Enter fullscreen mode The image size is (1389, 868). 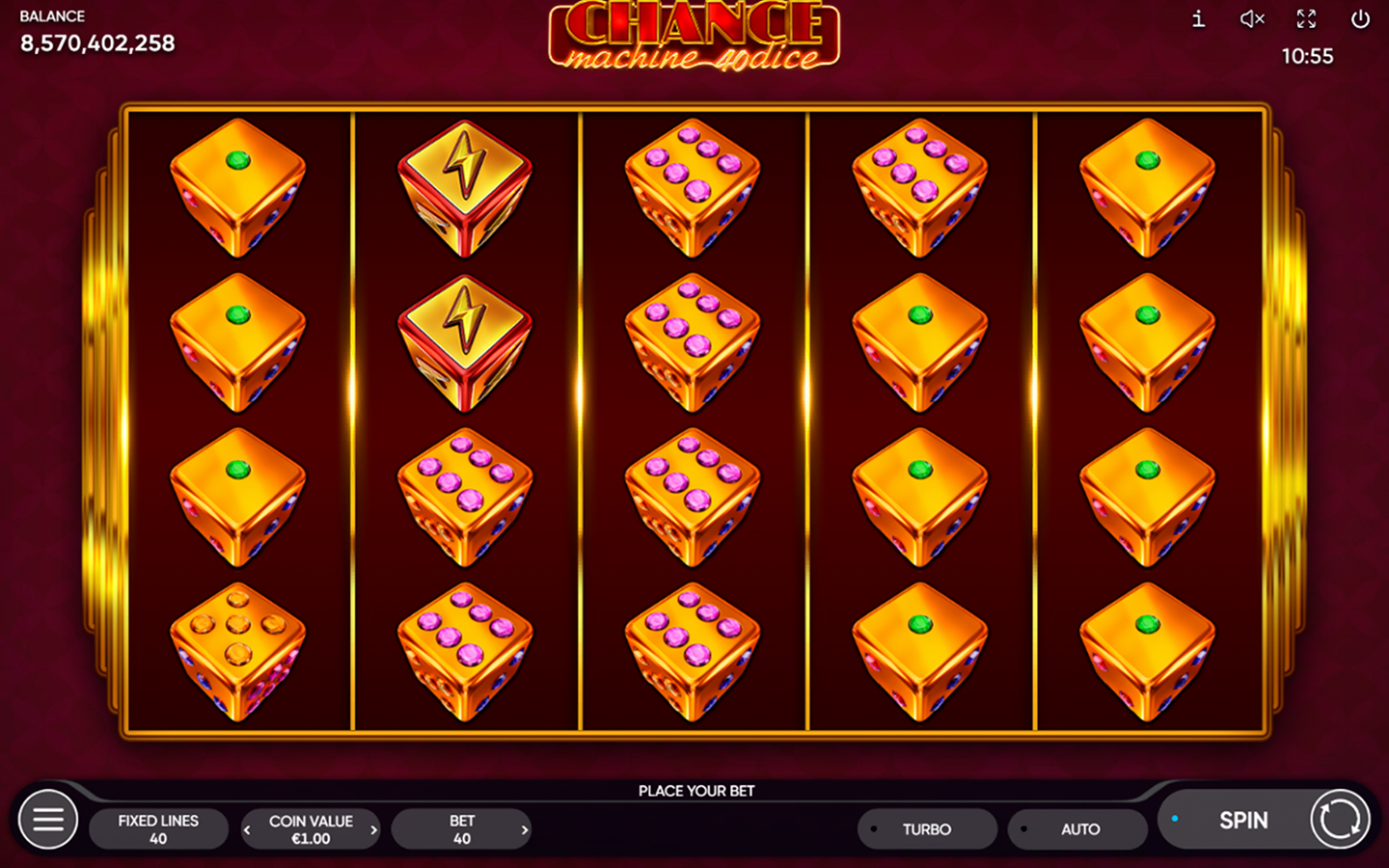tap(1306, 19)
